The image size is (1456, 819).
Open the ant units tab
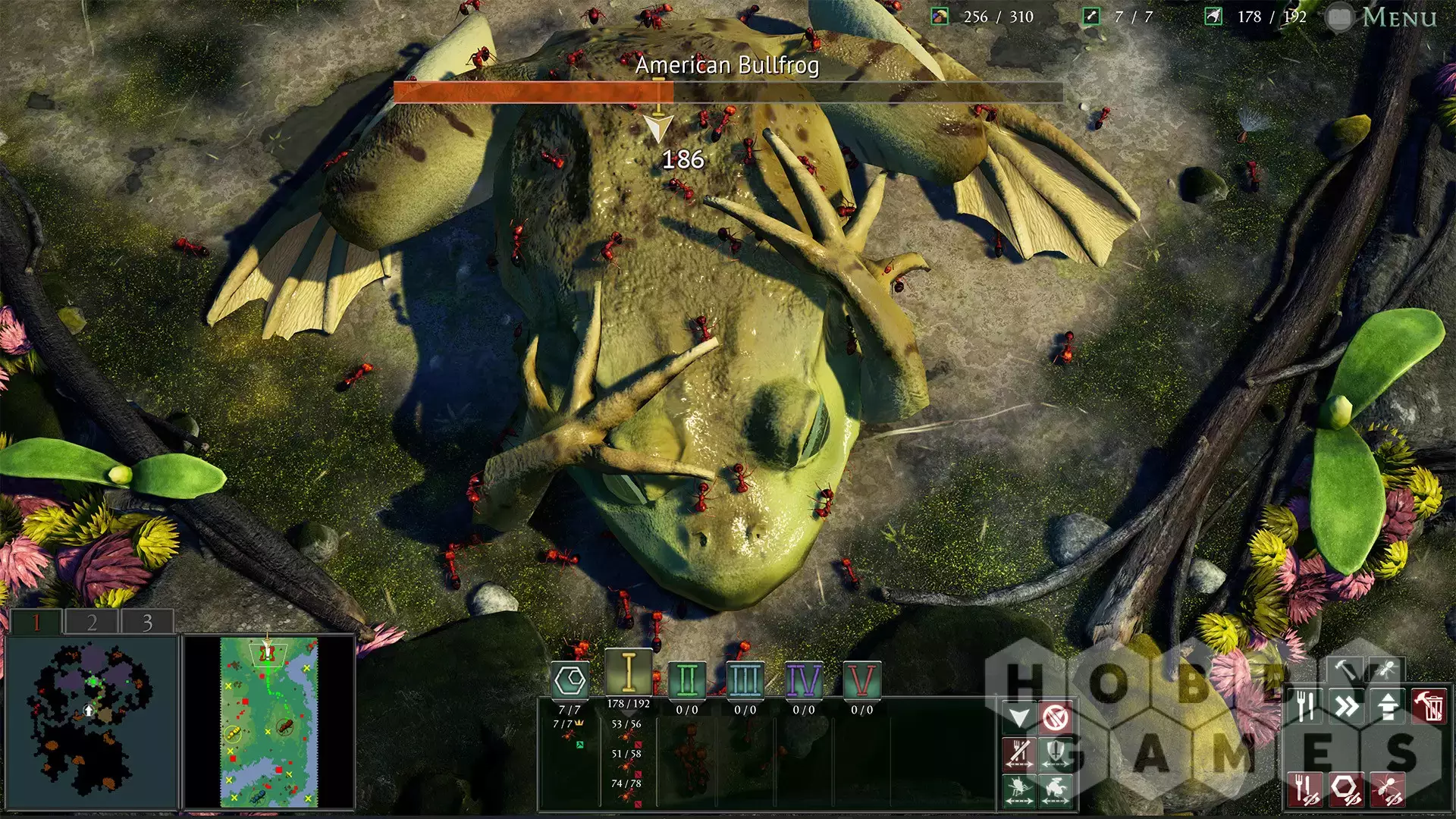click(x=1386, y=669)
